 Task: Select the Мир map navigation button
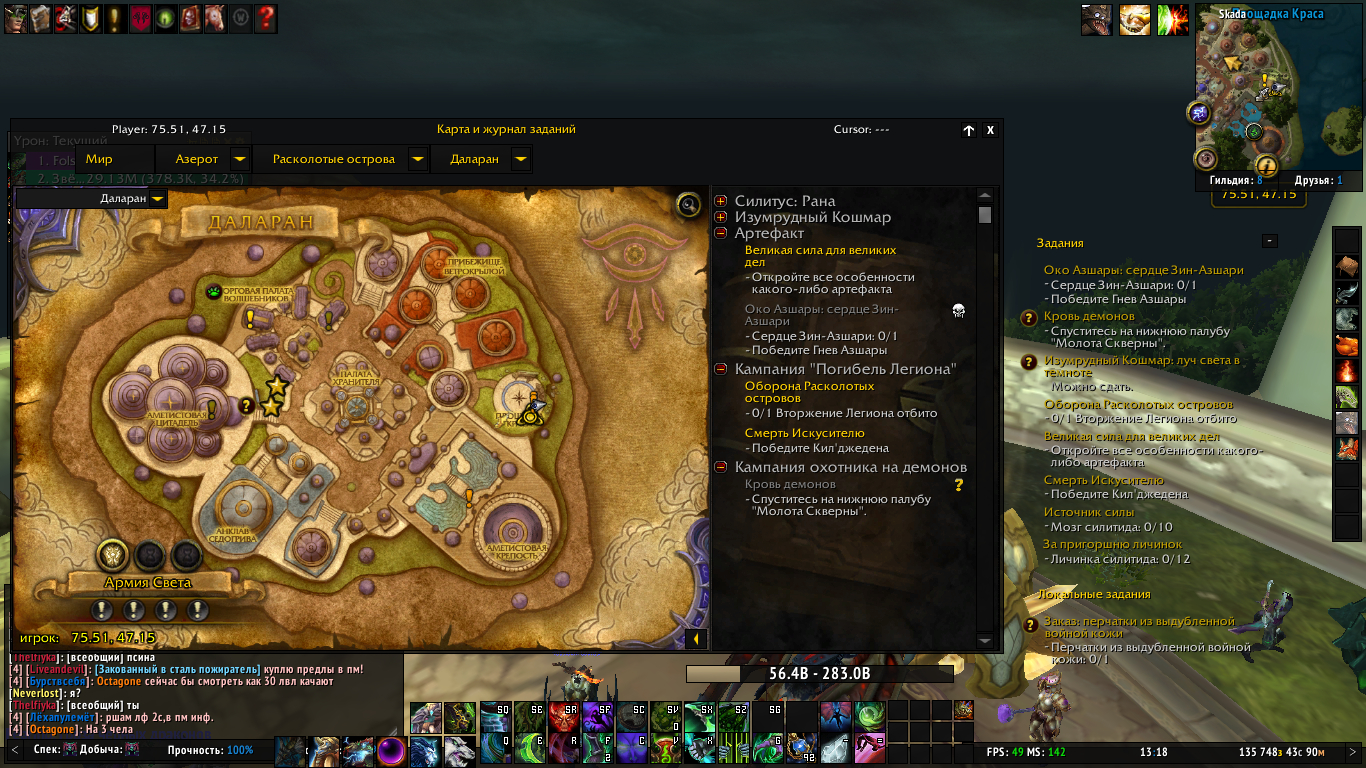tap(99, 159)
